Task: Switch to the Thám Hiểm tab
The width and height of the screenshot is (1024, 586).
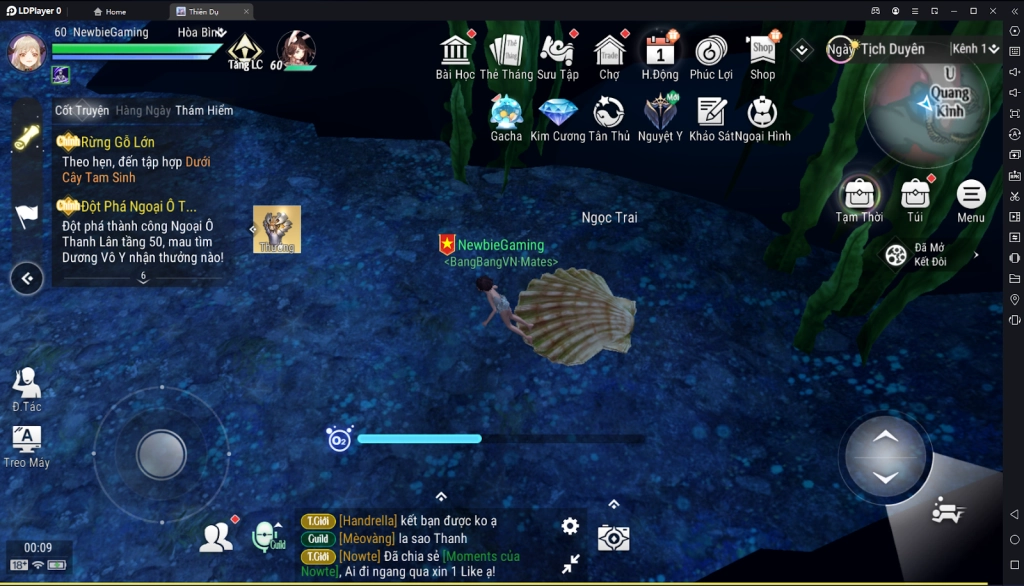Action: 204,110
